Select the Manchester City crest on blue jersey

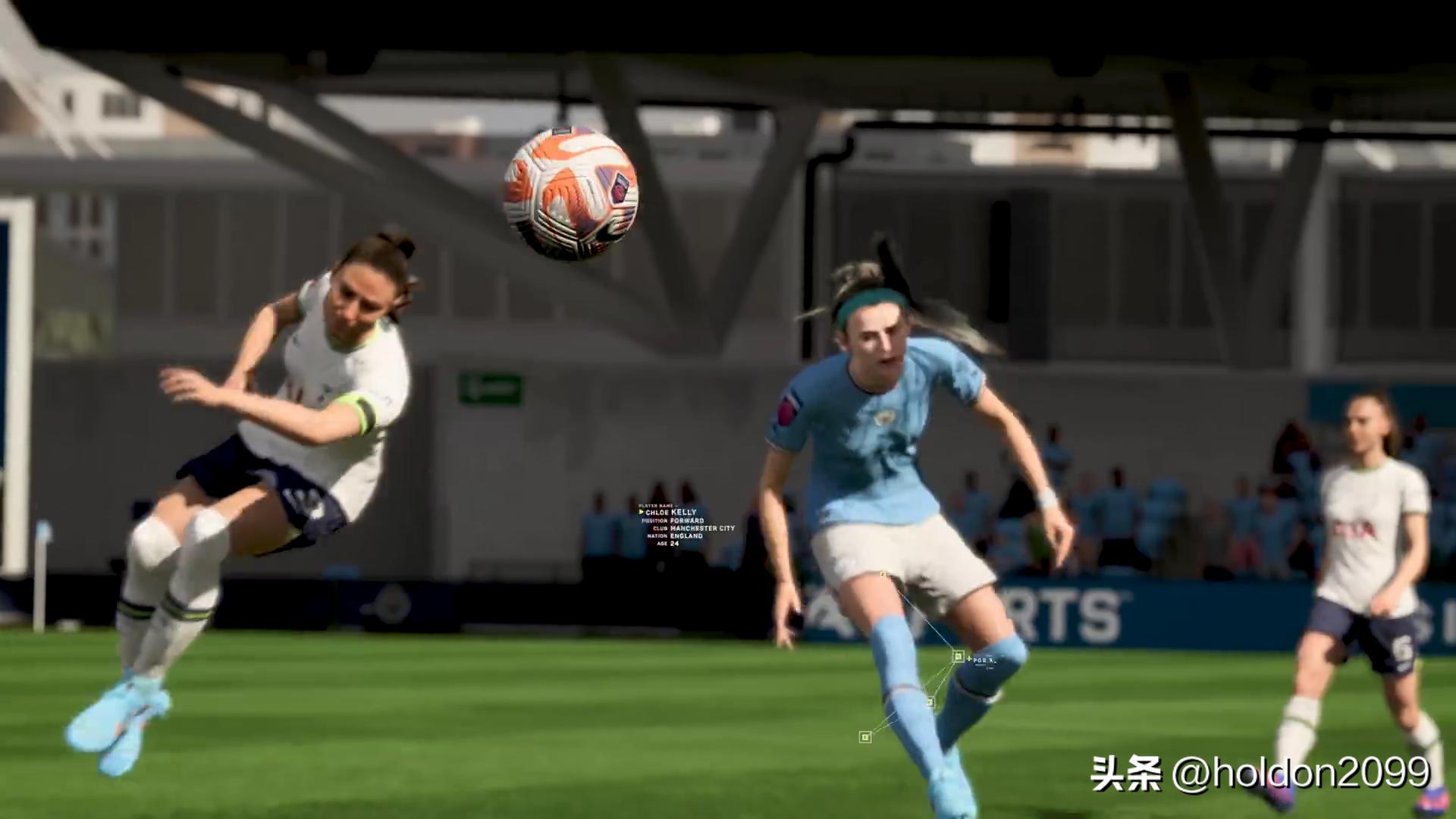[885, 417]
